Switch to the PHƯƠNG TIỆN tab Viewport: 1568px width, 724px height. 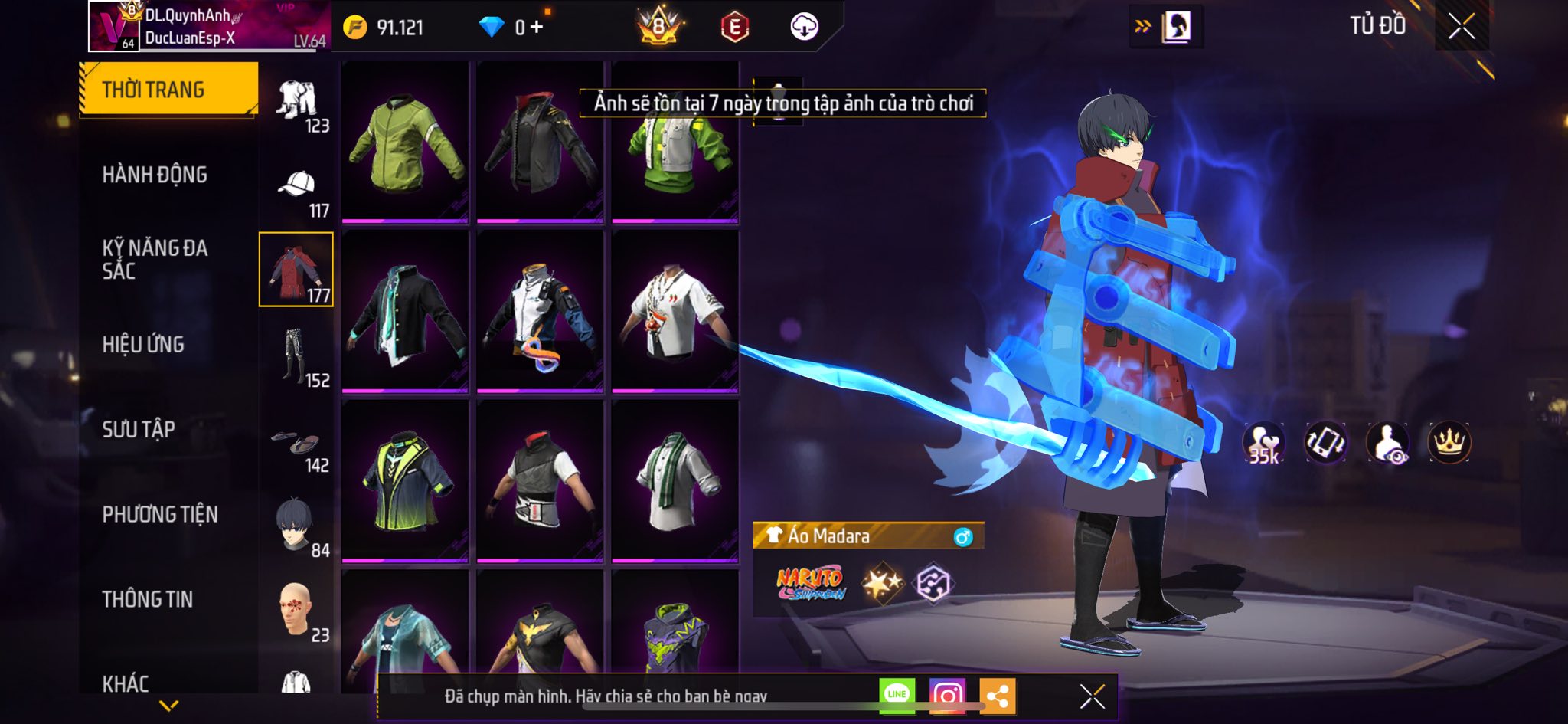(x=160, y=514)
